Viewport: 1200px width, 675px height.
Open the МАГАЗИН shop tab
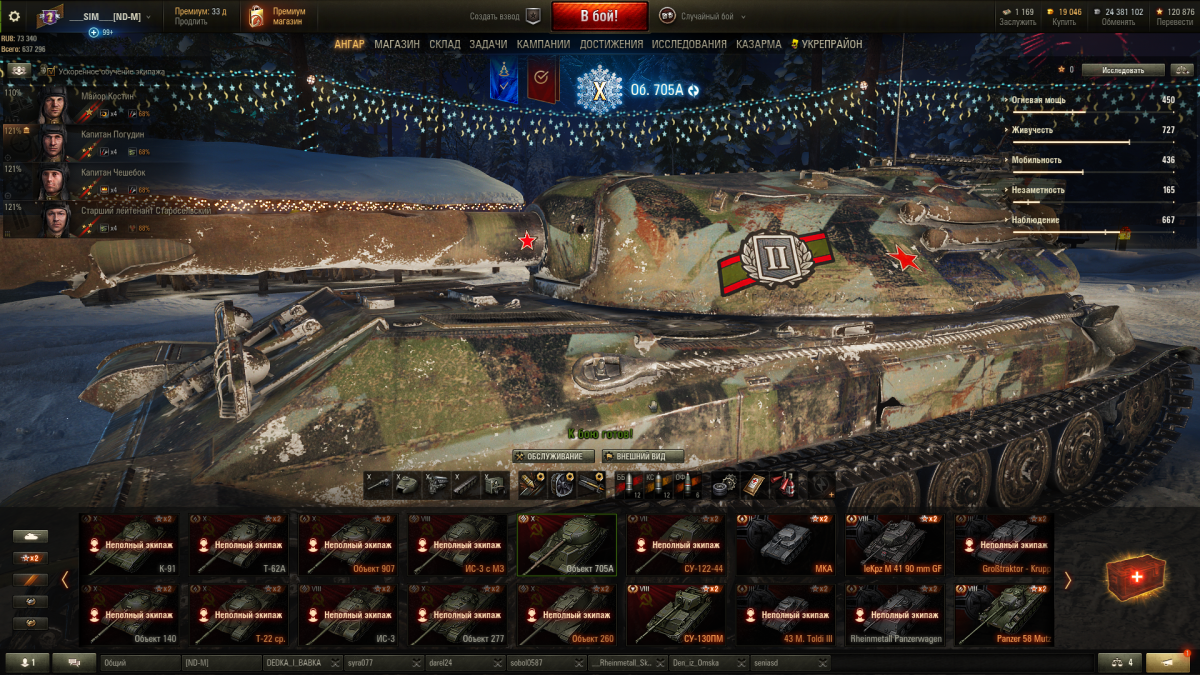(x=397, y=44)
